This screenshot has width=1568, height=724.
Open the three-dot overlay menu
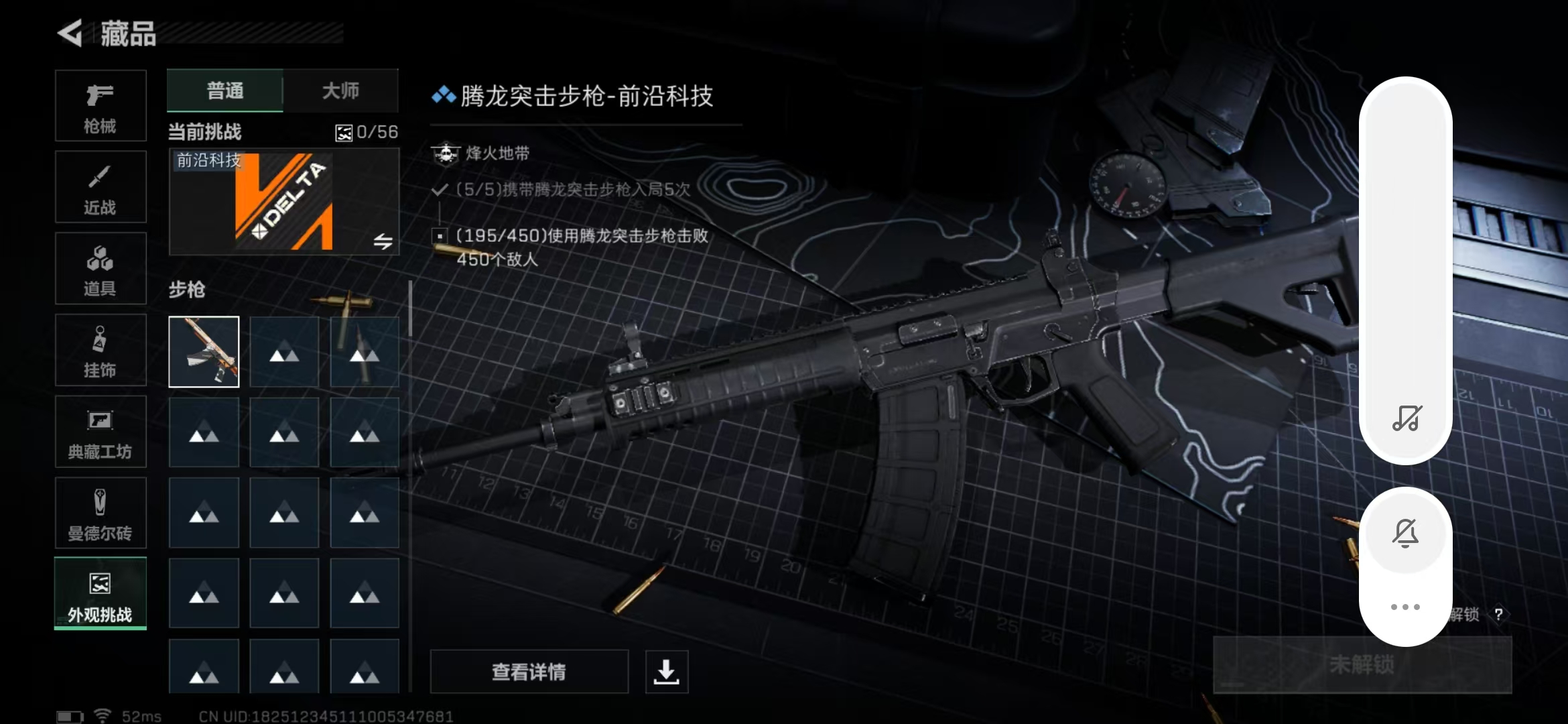pyautogui.click(x=1405, y=607)
